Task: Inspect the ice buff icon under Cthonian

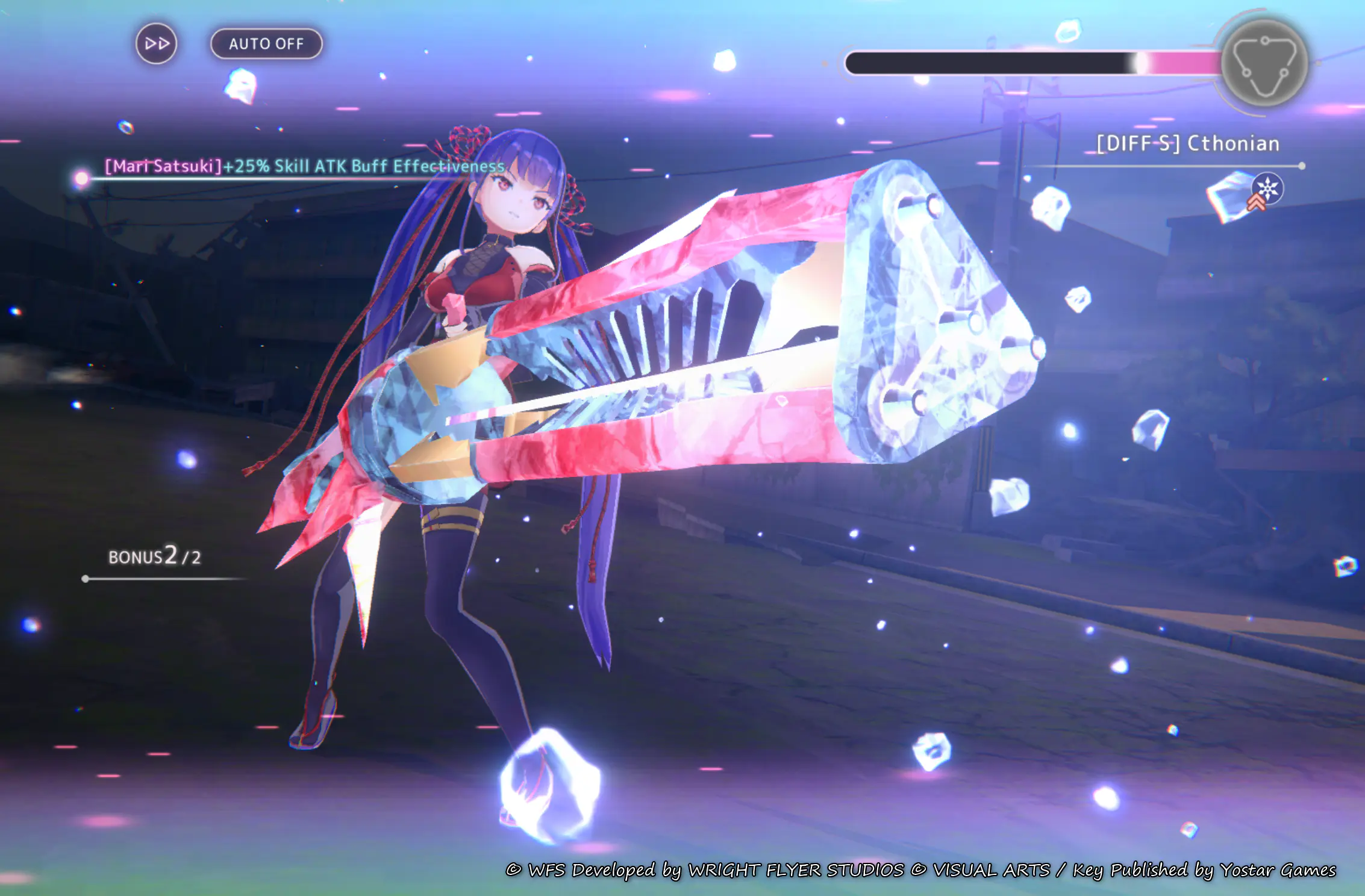Action: tap(1267, 188)
